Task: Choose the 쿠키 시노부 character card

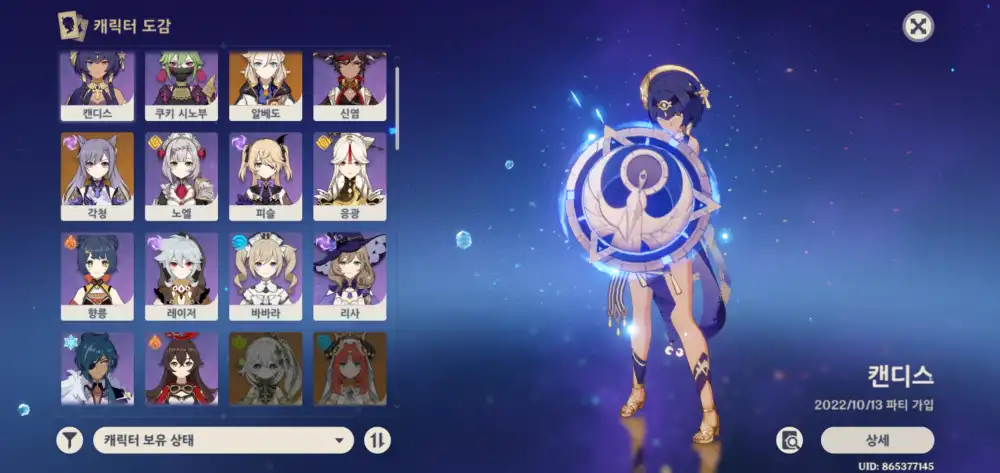Action: [181, 86]
